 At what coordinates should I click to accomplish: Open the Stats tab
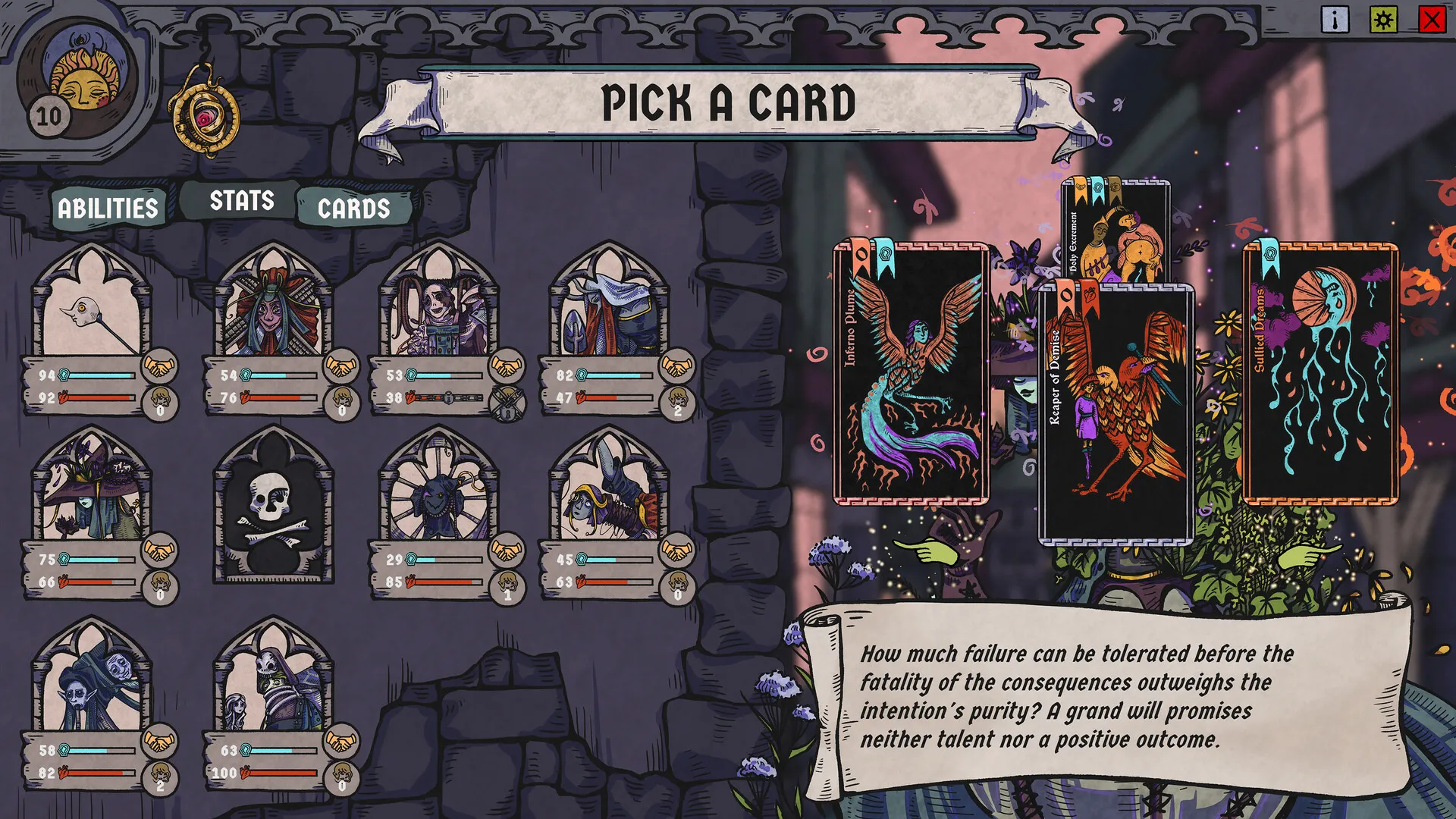coord(241,201)
